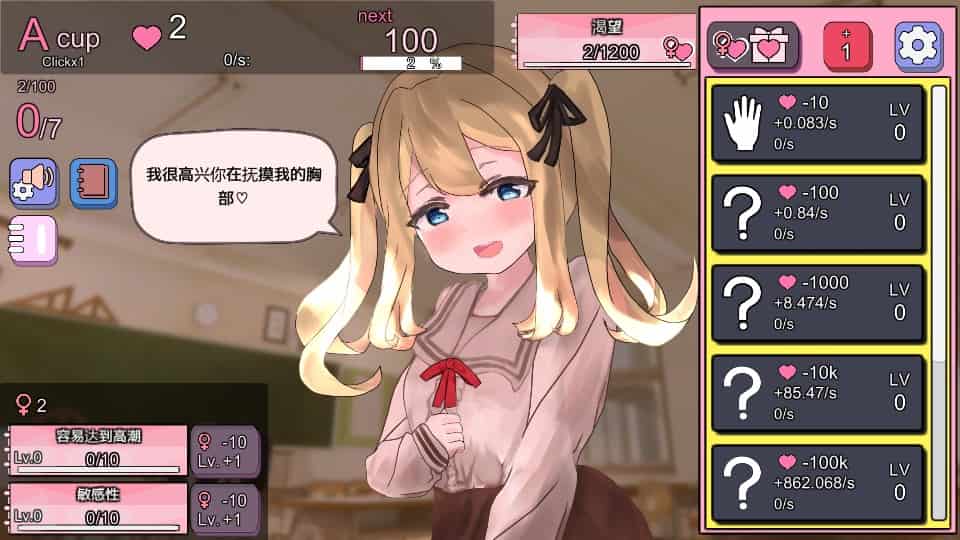Open the pink notepad button

[x=33, y=240]
